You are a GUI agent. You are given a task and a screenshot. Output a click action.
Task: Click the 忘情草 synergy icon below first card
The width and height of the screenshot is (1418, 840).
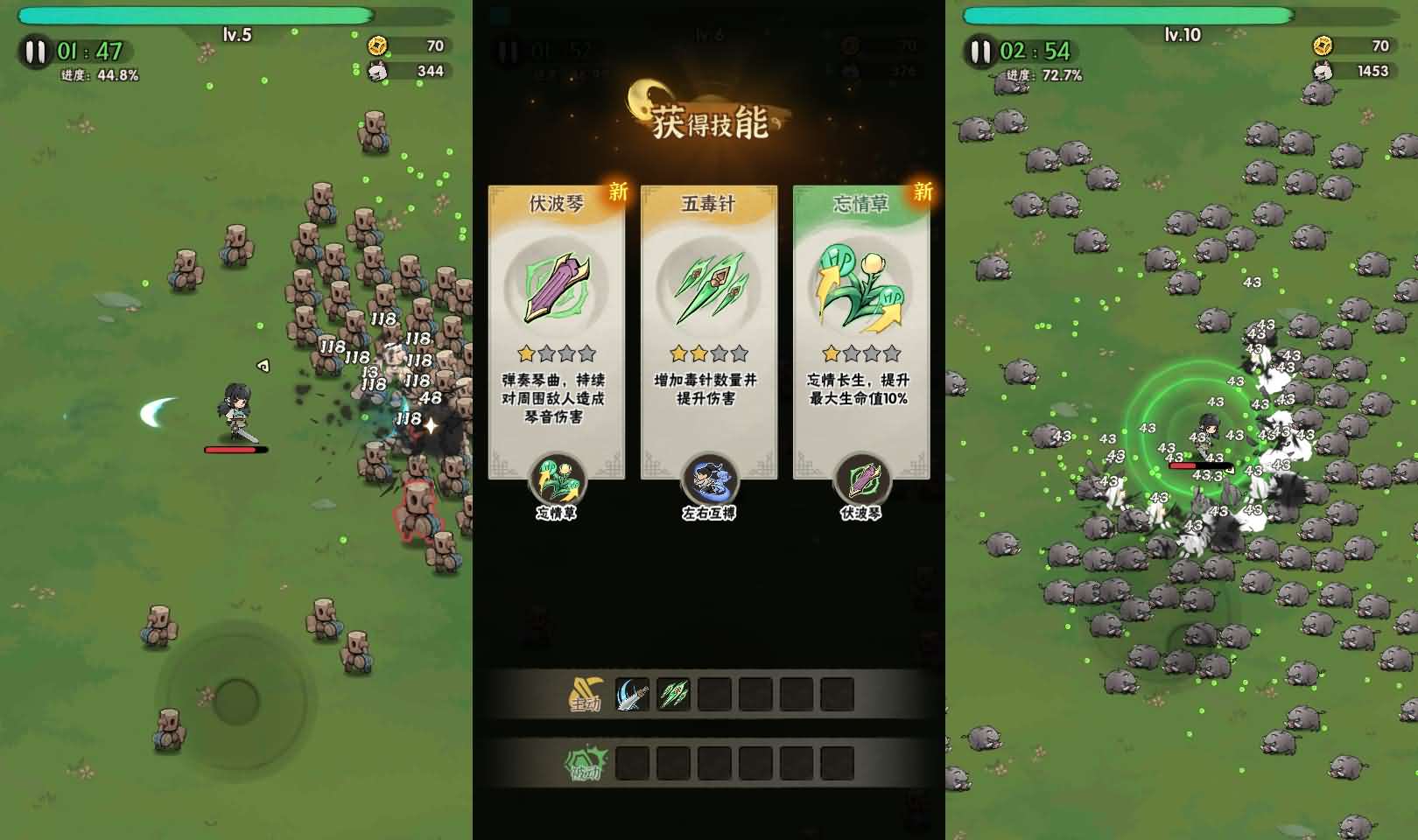(558, 479)
